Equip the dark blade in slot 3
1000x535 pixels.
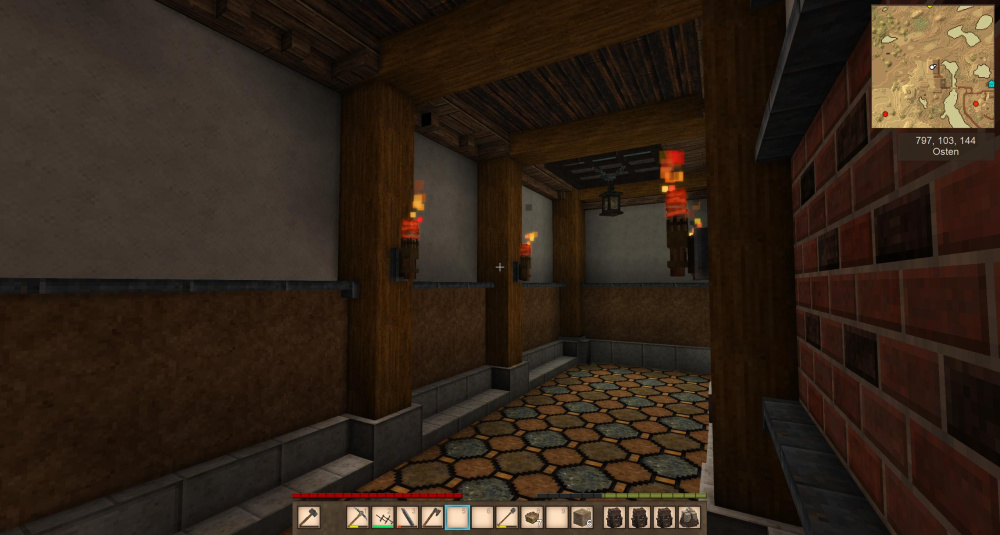tap(408, 517)
